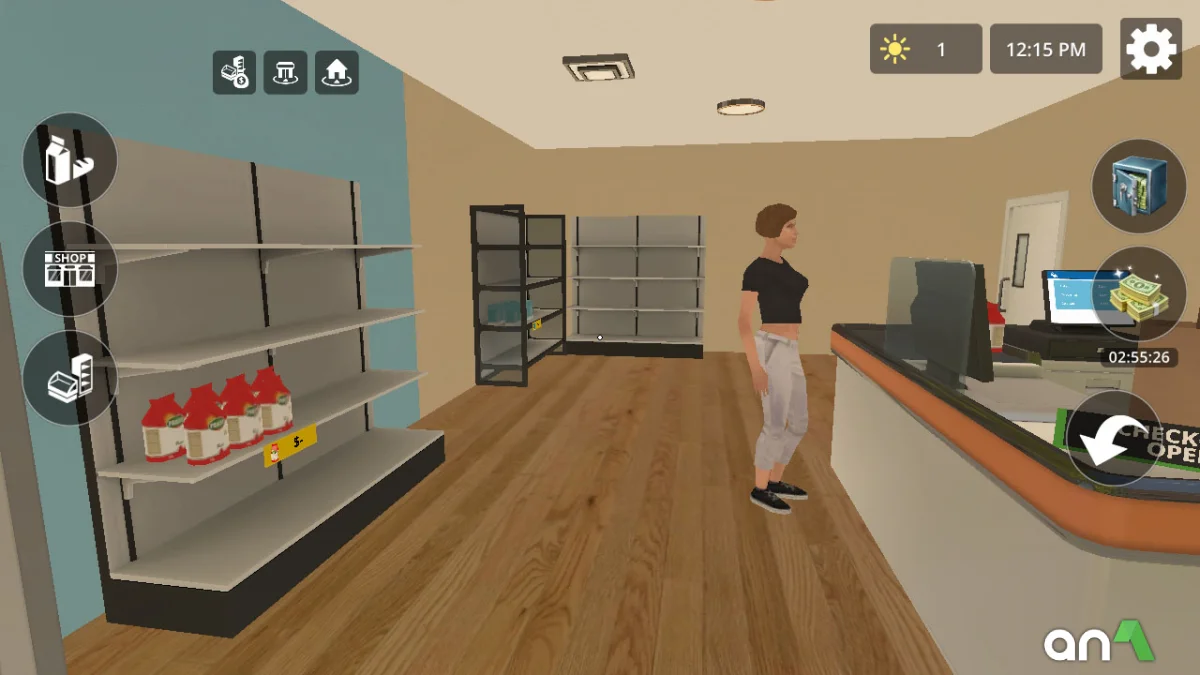Tap the curved white arrow button
Screen dimensions: 1200x675
[x=1113, y=438]
